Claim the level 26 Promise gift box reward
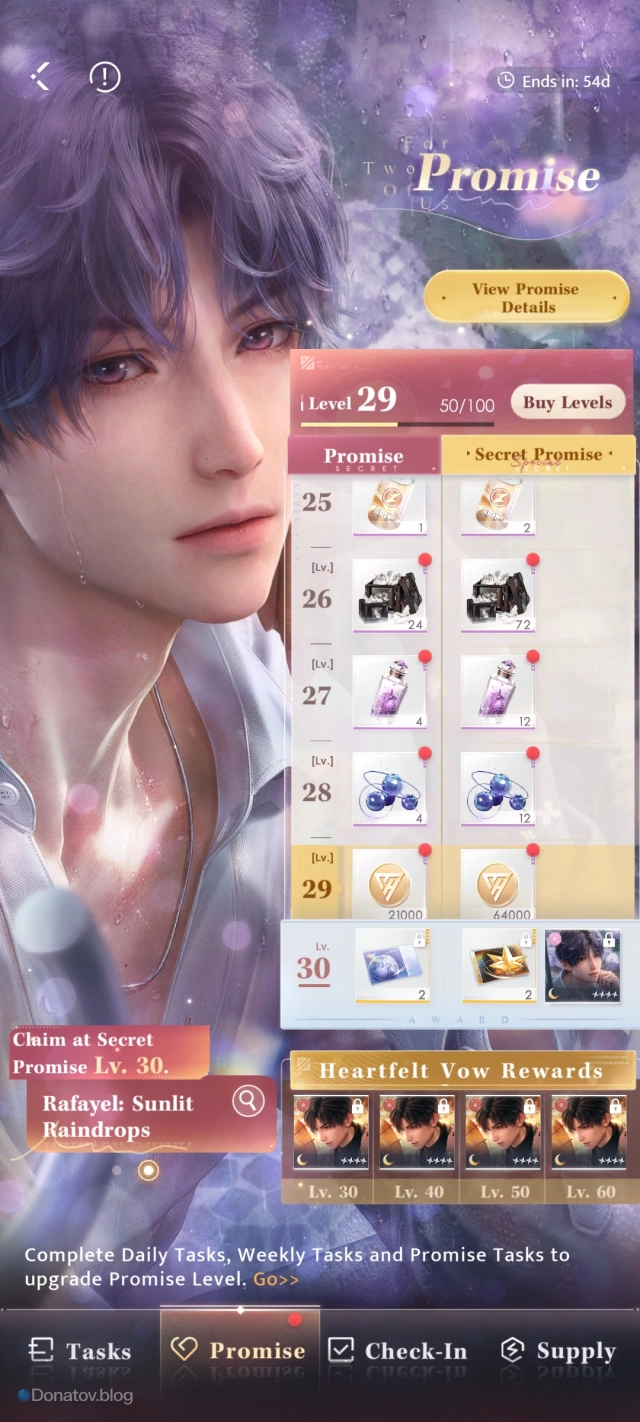The image size is (640, 1422). coord(389,596)
